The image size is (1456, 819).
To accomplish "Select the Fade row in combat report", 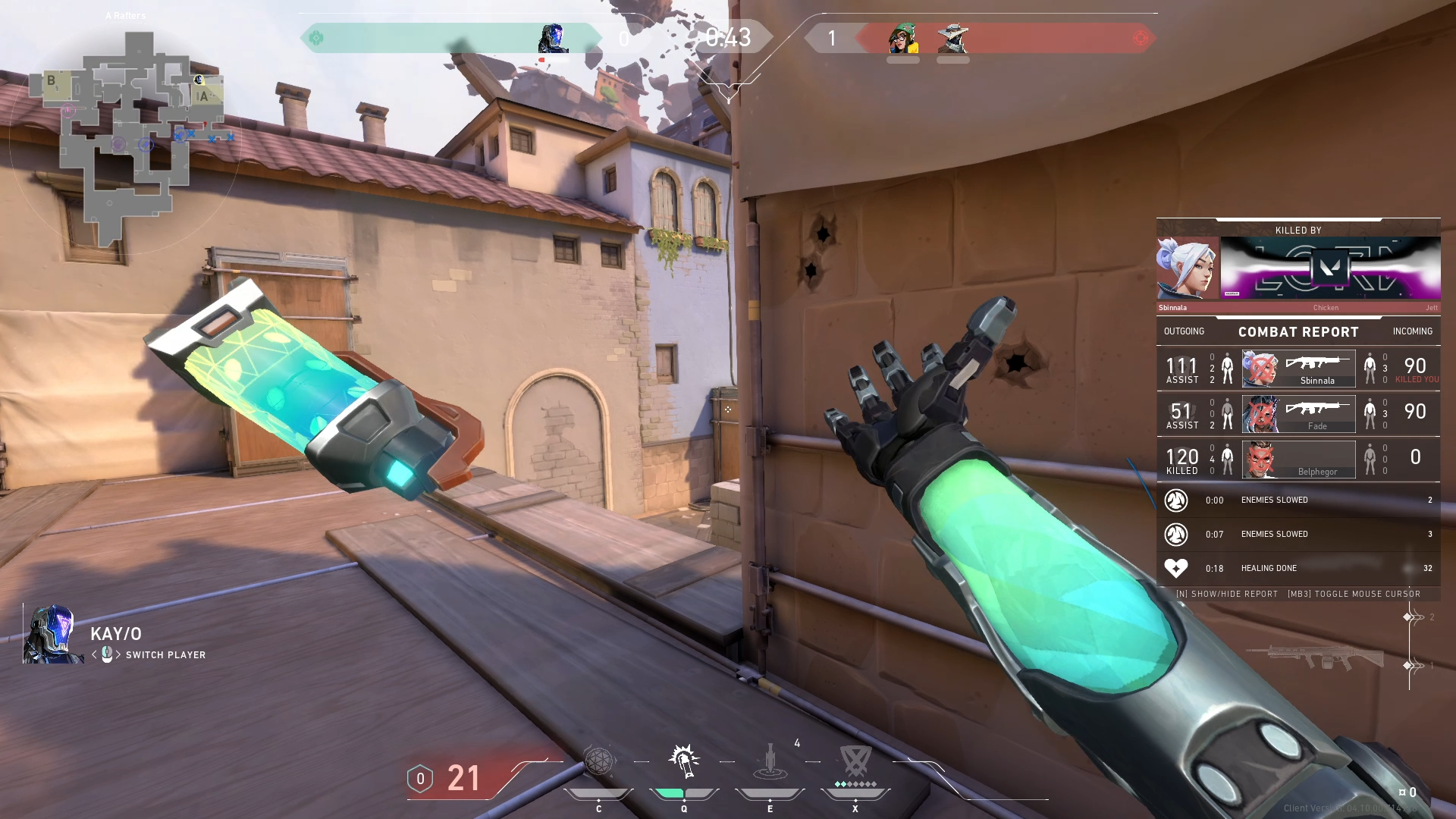I will coord(1298,414).
